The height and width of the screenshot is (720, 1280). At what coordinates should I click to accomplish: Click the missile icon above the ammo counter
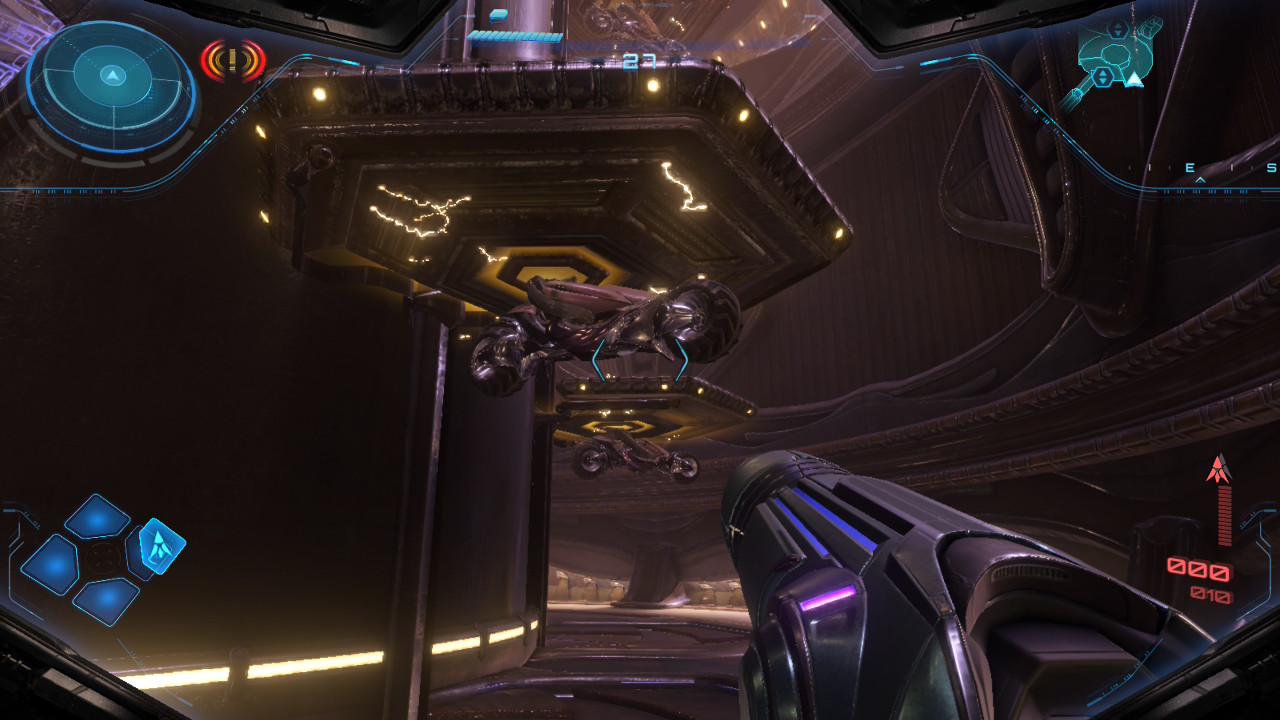click(x=1218, y=470)
